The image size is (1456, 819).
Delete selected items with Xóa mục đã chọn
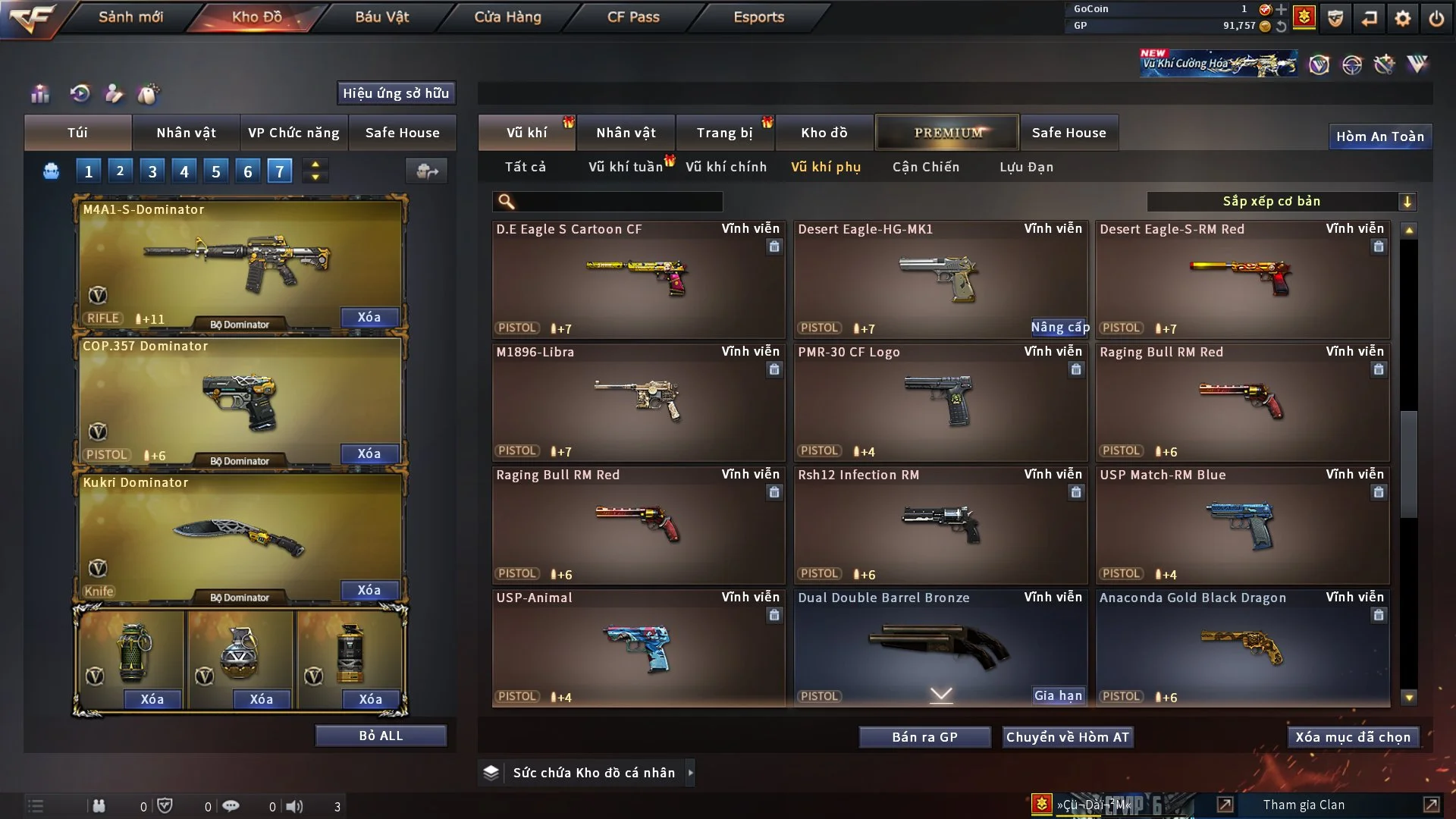coord(1353,737)
